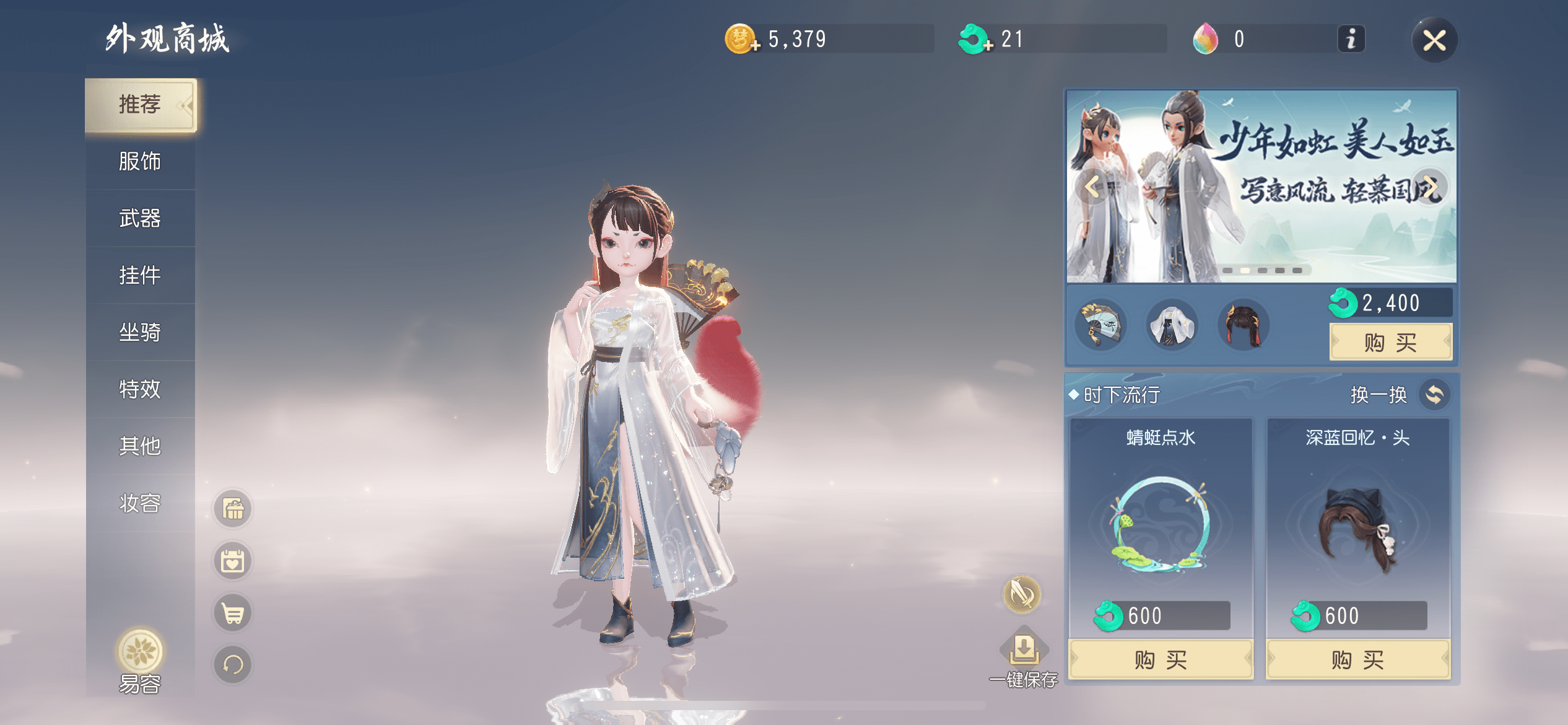Image resolution: width=1568 pixels, height=725 pixels.
Task: Select the 妆容 makeup tab
Action: pos(140,503)
